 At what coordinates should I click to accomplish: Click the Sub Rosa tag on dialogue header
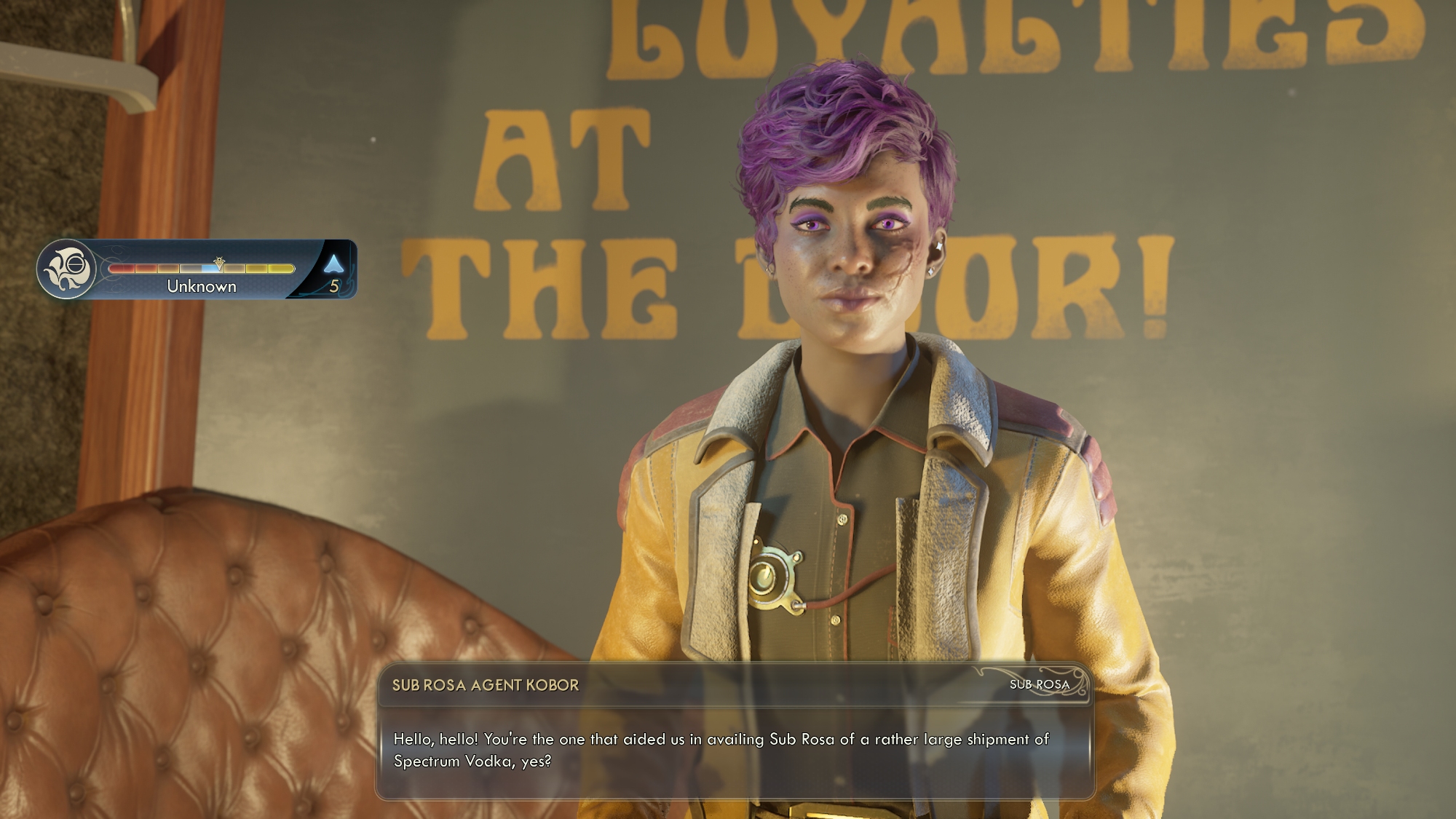pyautogui.click(x=1039, y=684)
